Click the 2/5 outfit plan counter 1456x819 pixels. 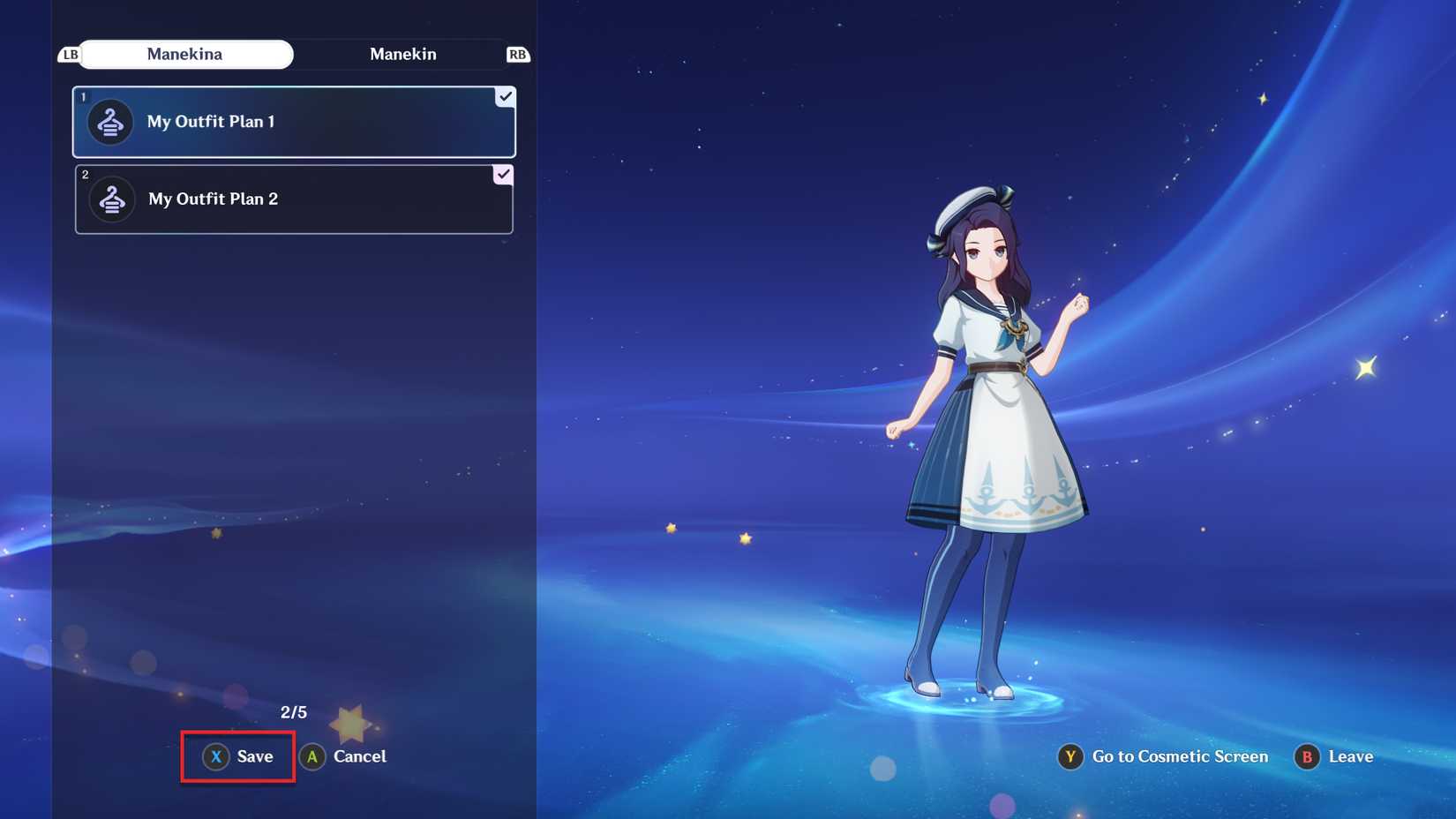pos(294,711)
